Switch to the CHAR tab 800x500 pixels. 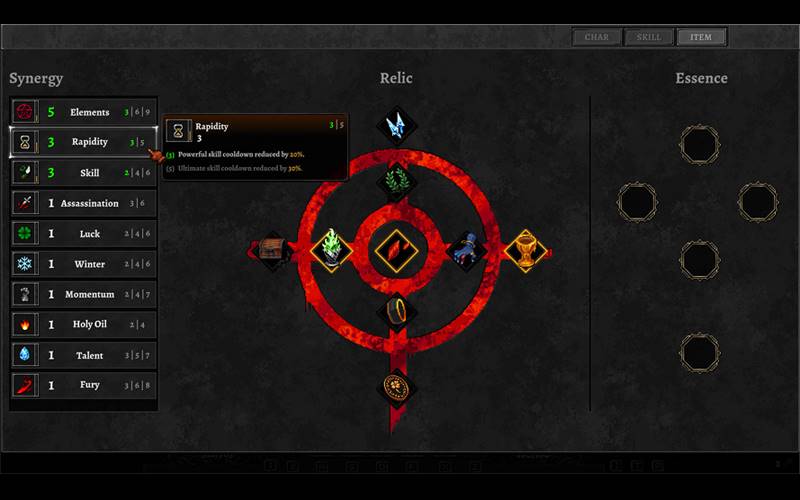tap(597, 38)
